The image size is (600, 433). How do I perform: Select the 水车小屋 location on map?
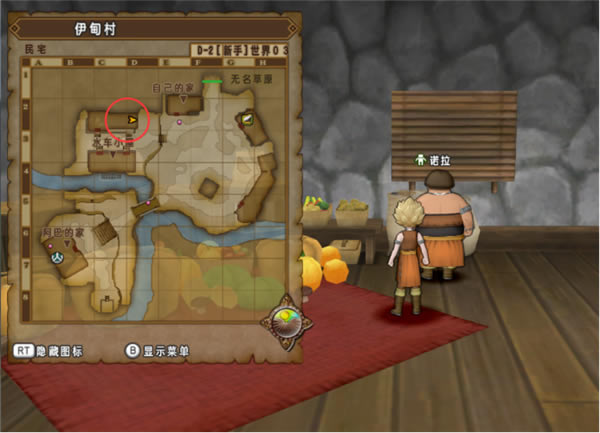coord(112,143)
